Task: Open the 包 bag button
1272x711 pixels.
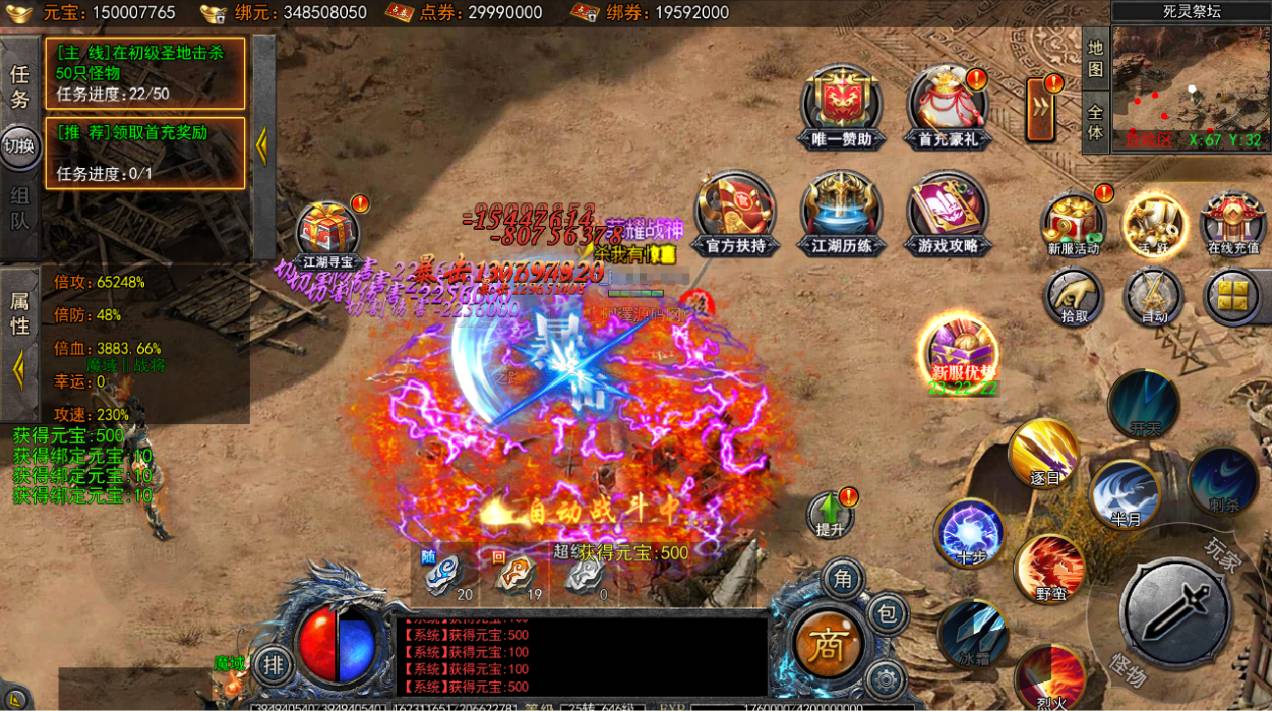Action: 886,612
